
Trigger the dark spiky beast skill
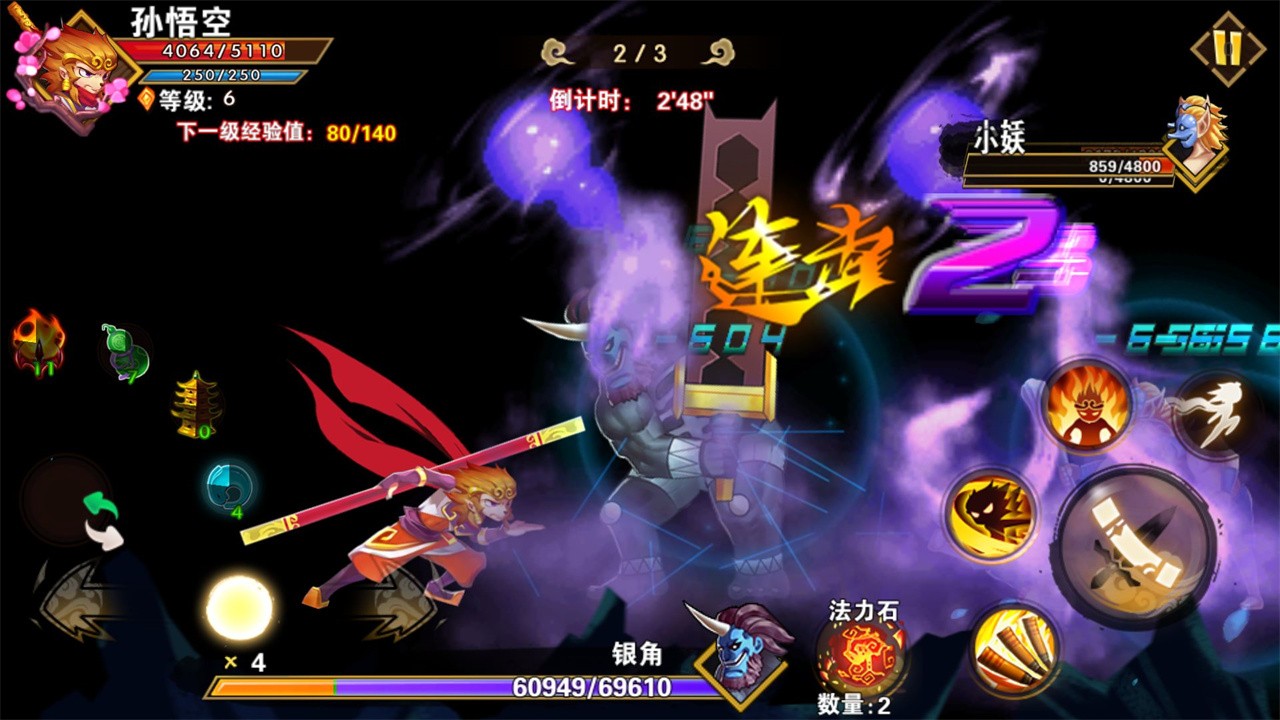click(990, 515)
